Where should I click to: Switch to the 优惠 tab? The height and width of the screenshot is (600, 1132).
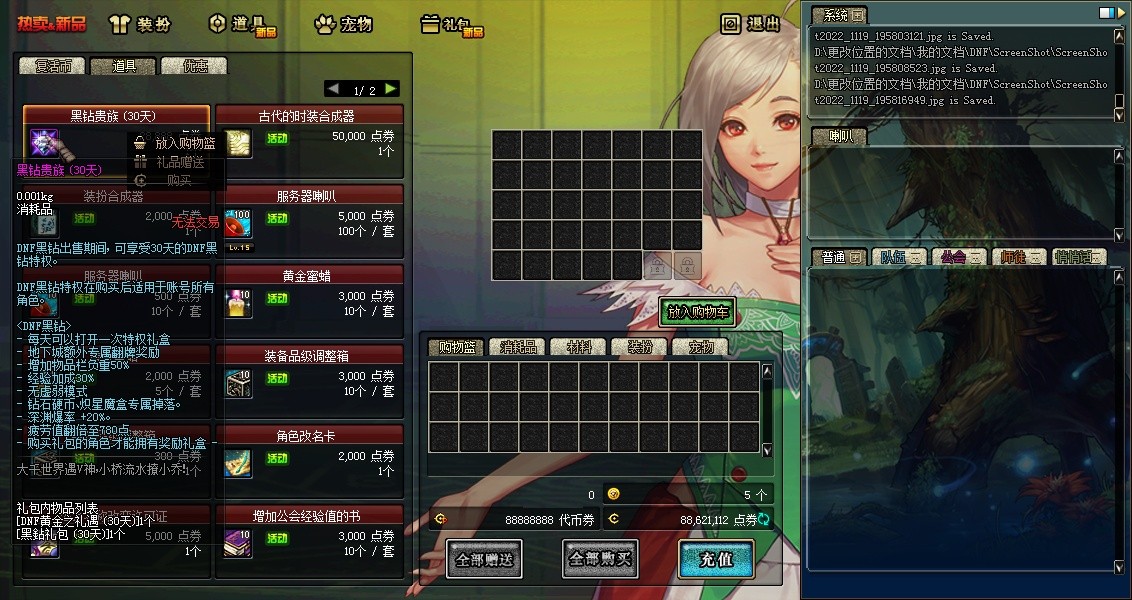point(194,66)
